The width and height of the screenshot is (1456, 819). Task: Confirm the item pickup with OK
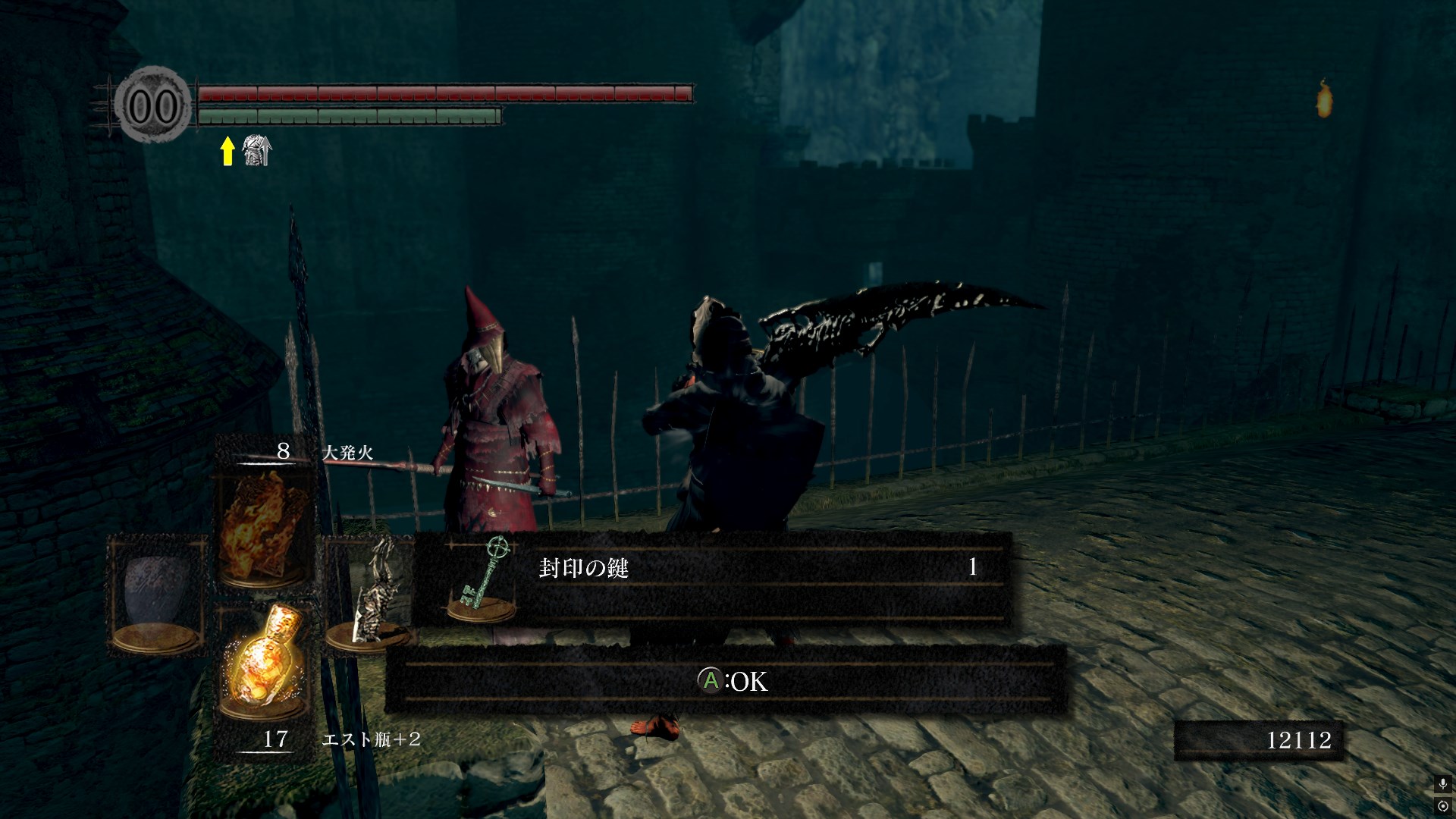pos(732,681)
